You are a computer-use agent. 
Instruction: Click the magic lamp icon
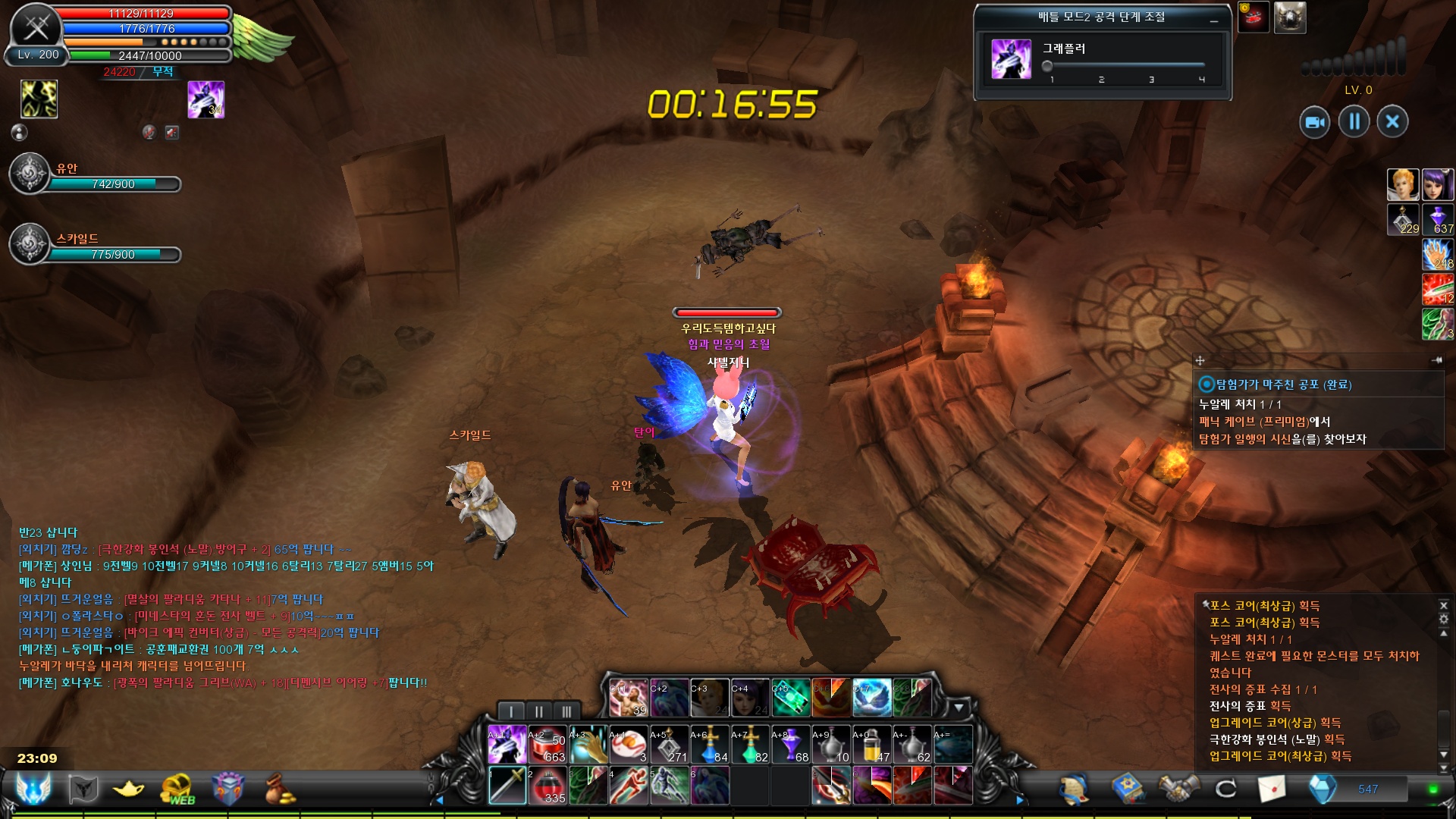tap(128, 789)
